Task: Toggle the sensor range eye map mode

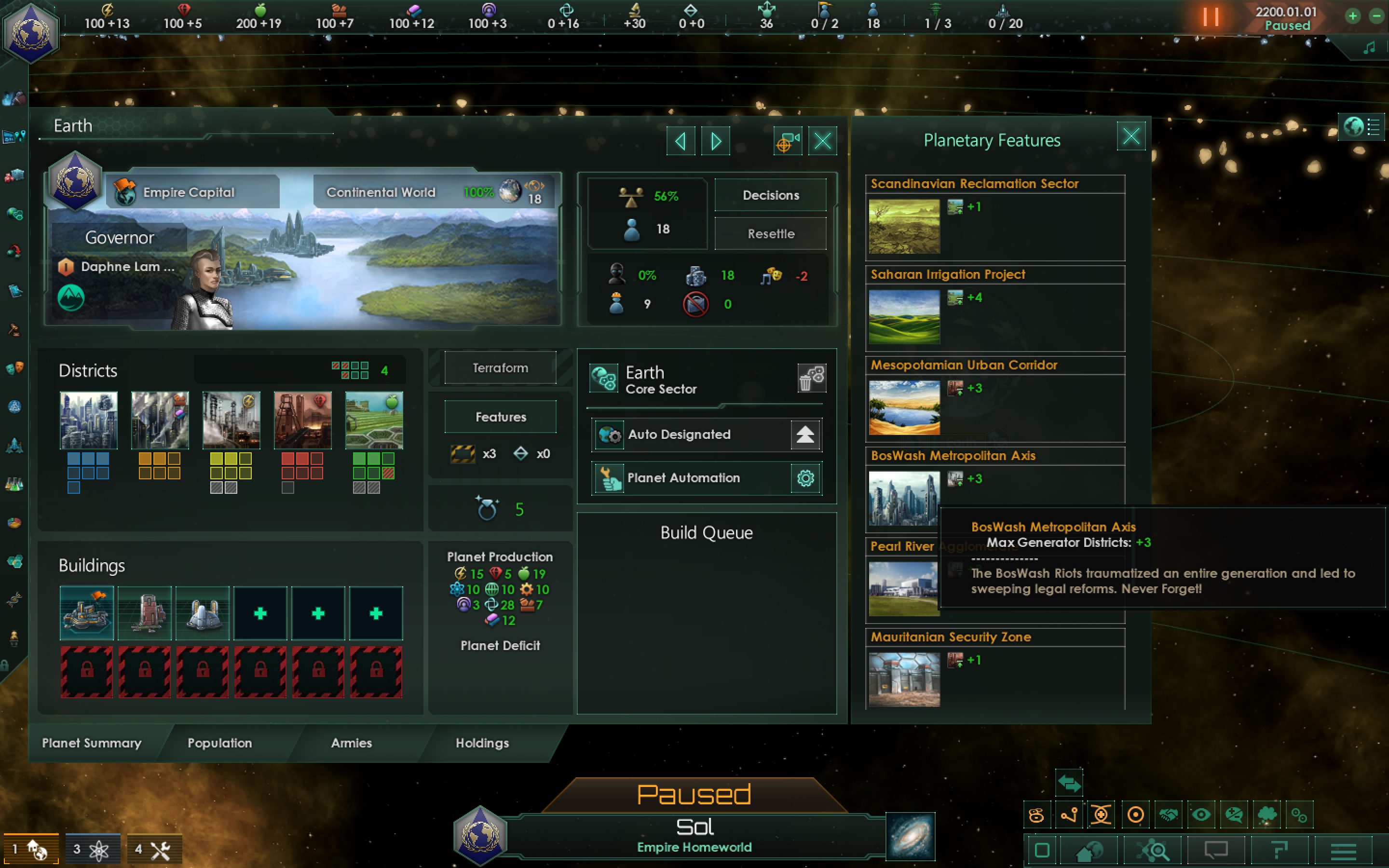Action: (x=1202, y=815)
